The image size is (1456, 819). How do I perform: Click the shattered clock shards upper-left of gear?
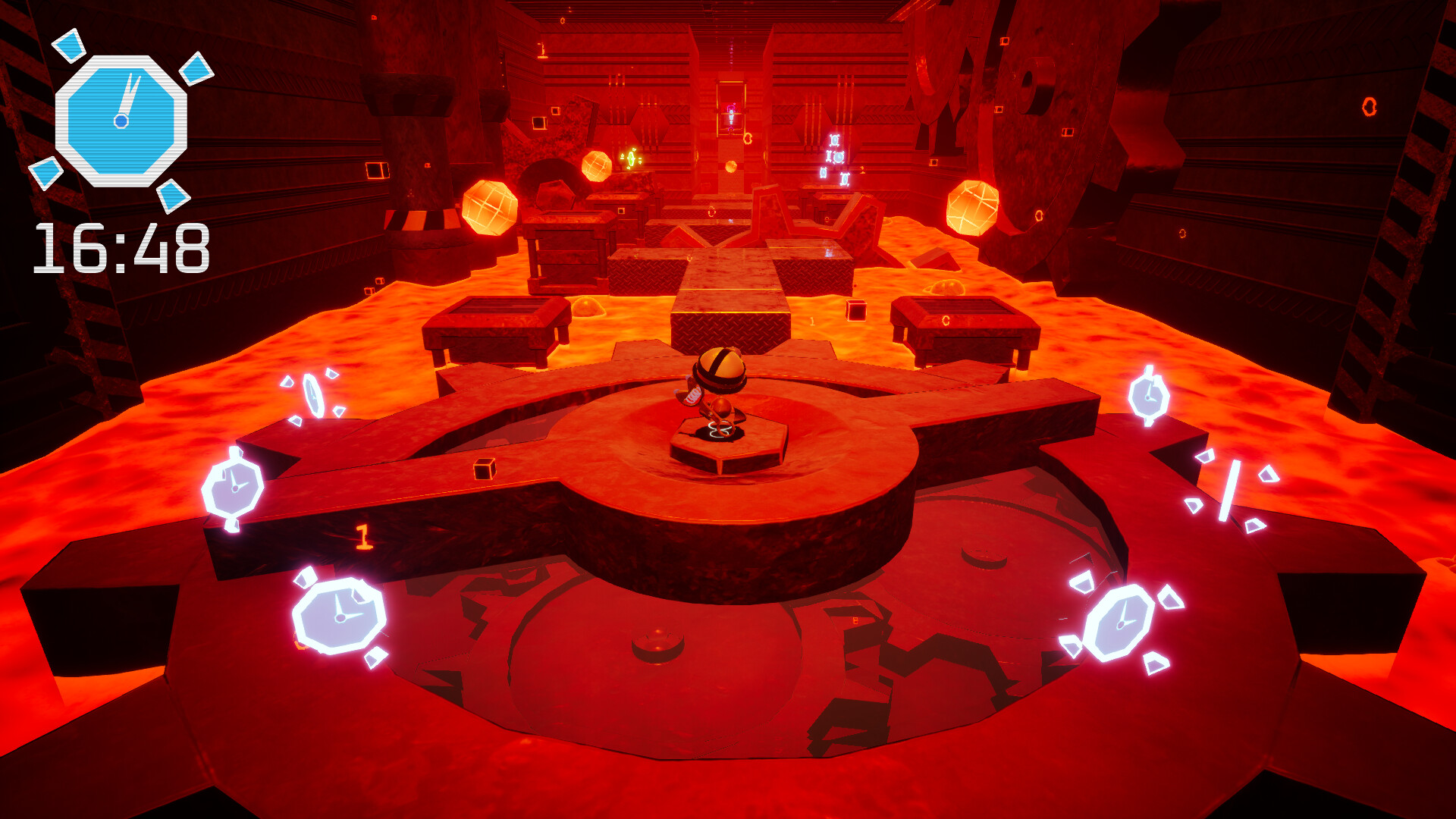[312, 393]
